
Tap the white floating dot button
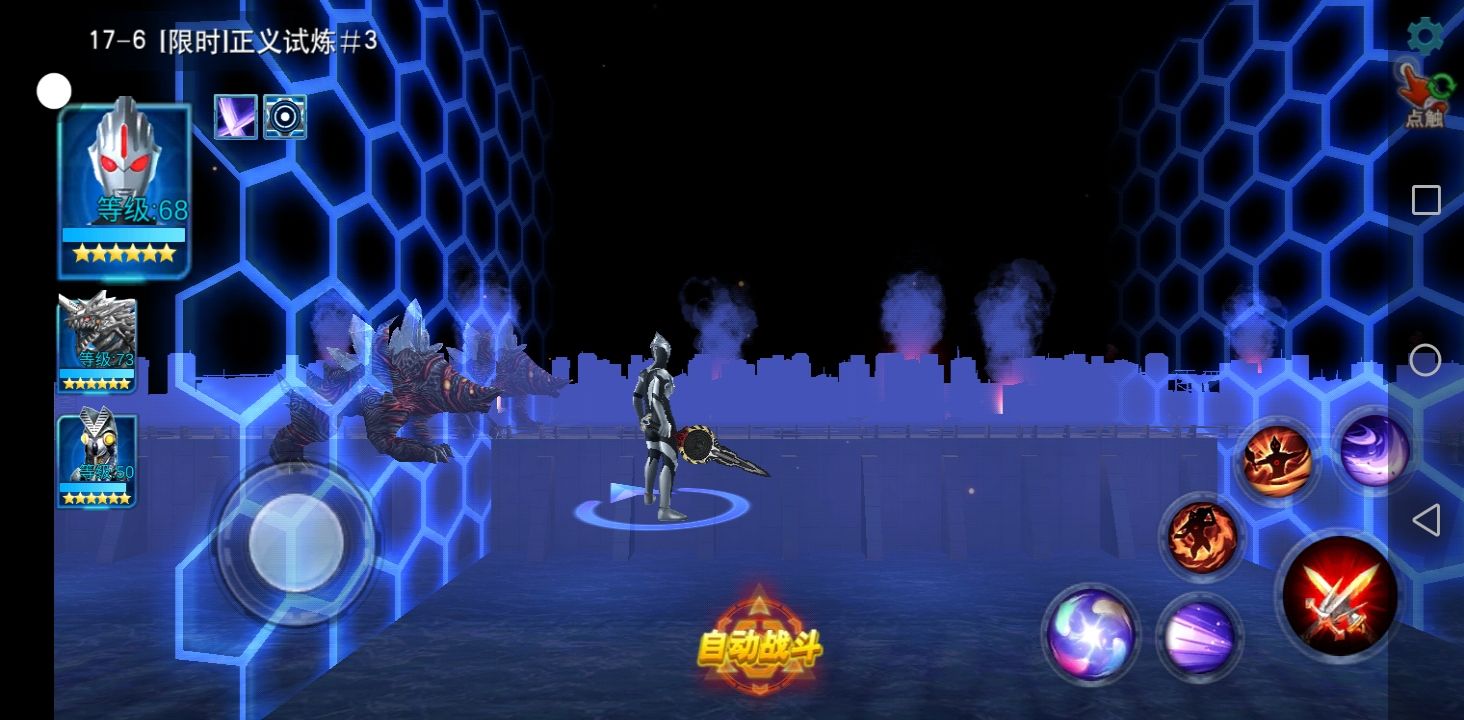point(54,92)
